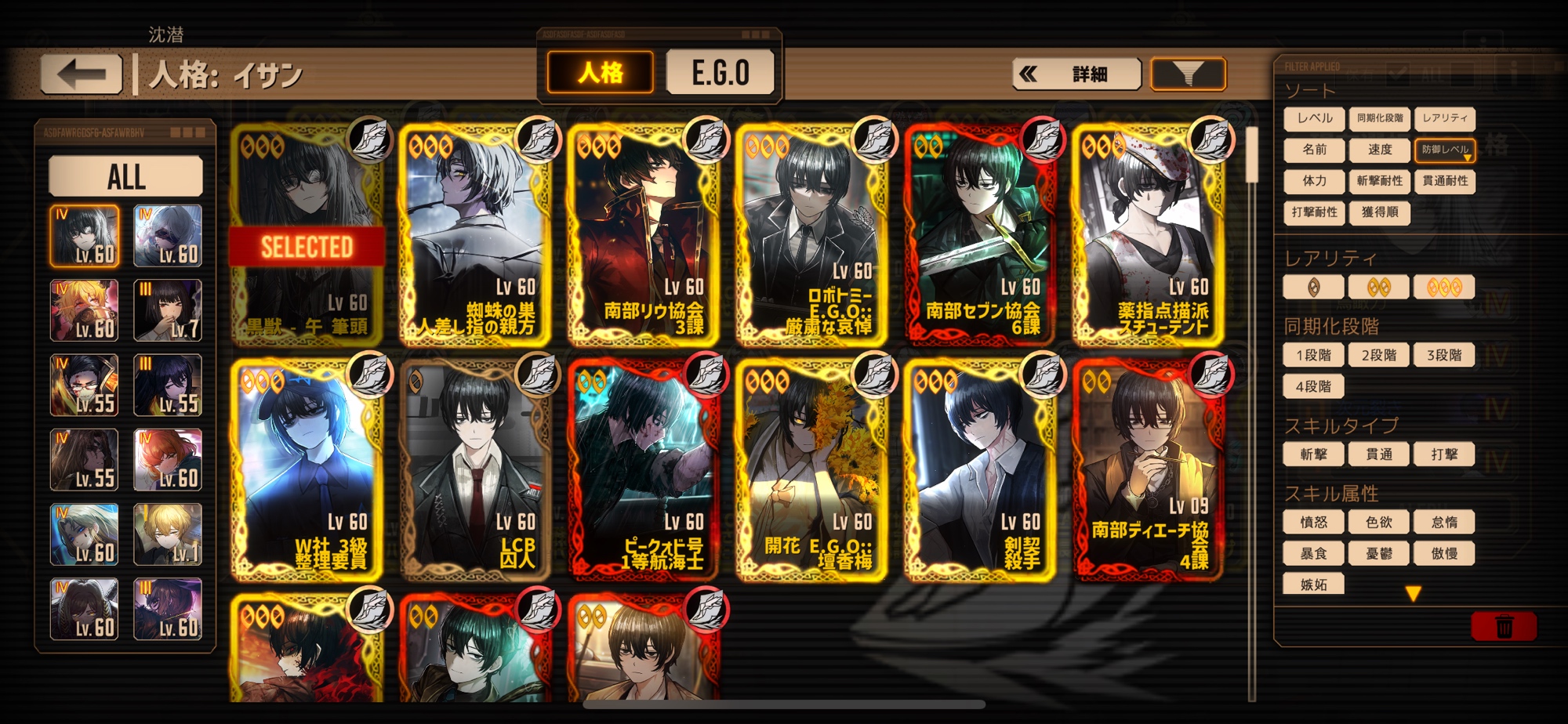This screenshot has width=1568, height=724.
Task: Sort identities by レベル
Action: click(1314, 118)
